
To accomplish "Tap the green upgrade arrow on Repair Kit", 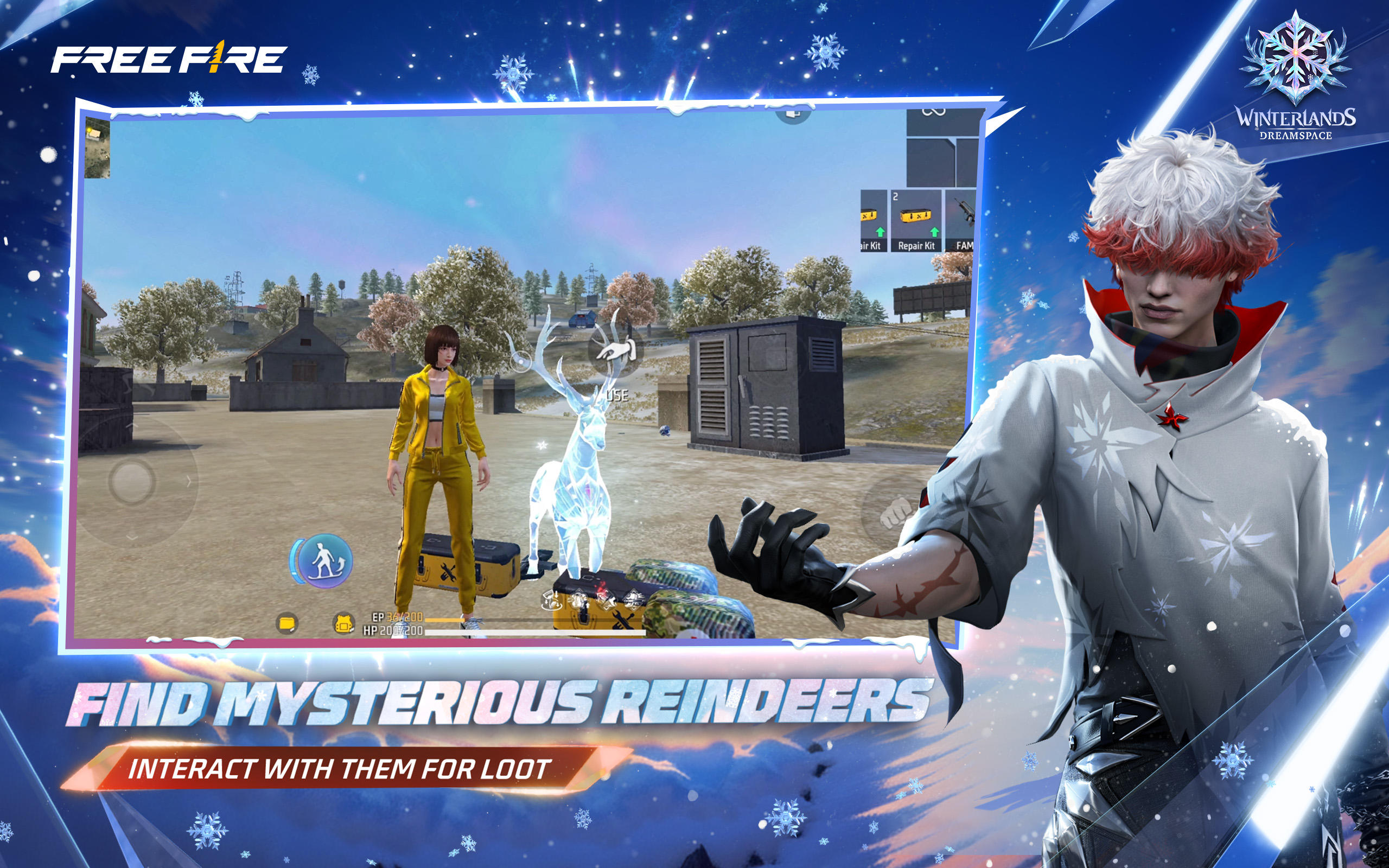I will point(935,232).
